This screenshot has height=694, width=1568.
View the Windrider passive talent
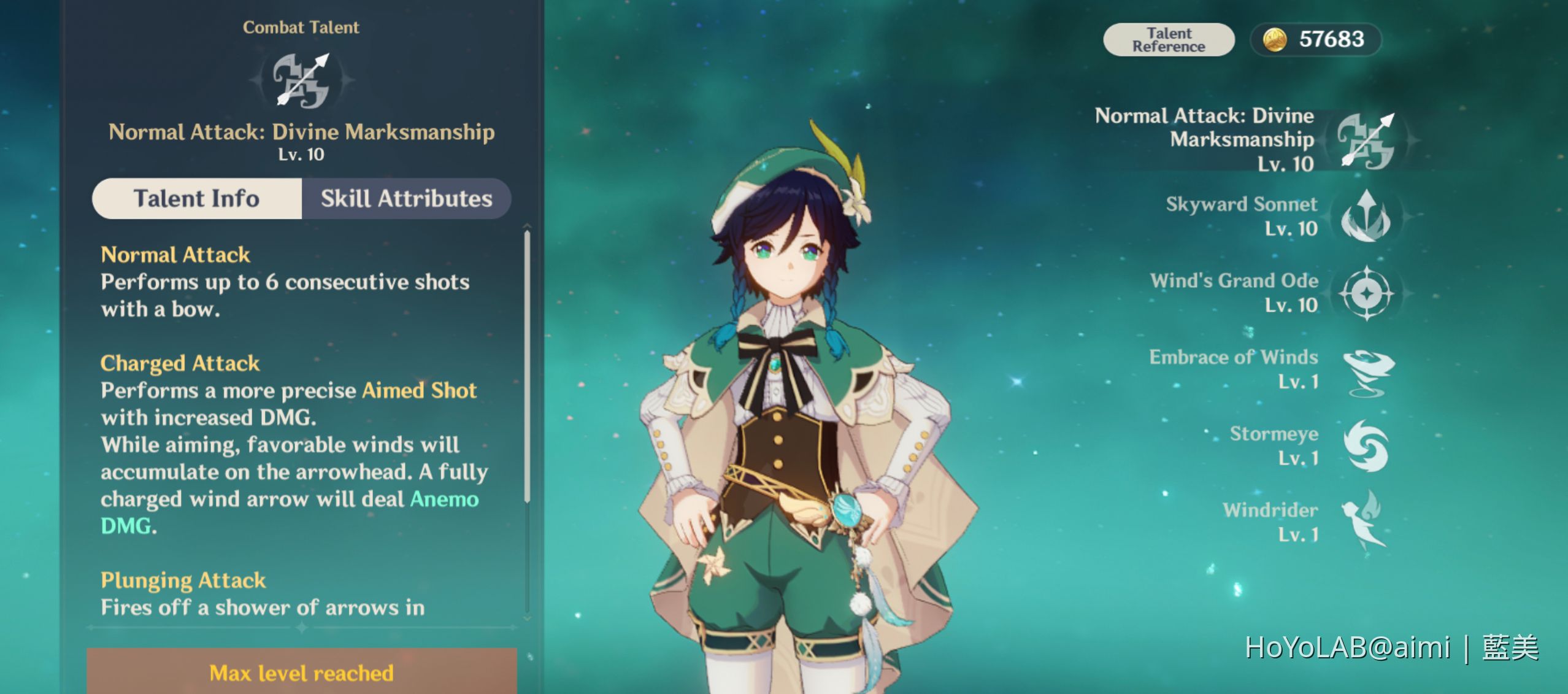1366,522
